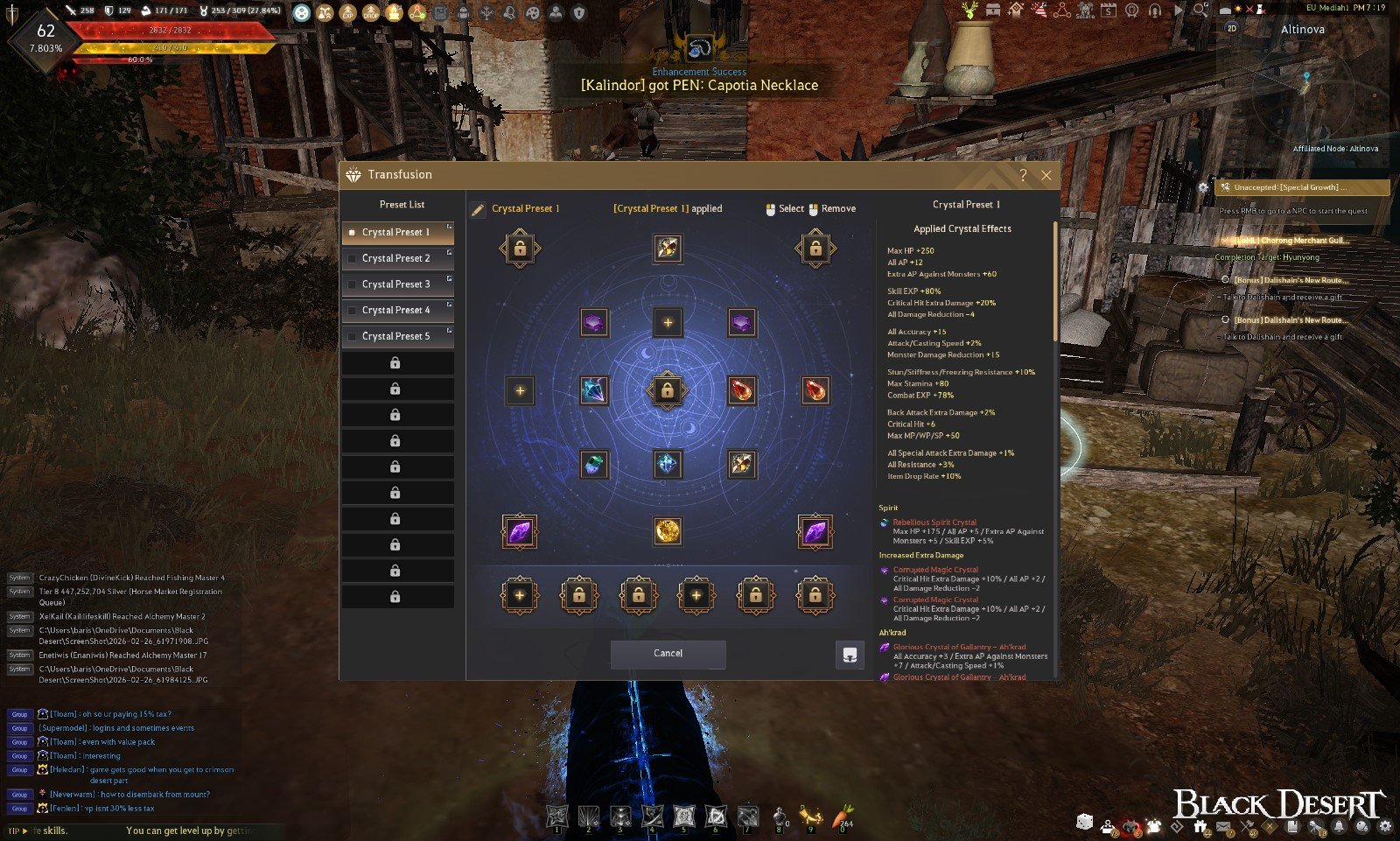Use the carrot item on the hotbar
Screen dimensions: 1400x841
tap(843, 816)
